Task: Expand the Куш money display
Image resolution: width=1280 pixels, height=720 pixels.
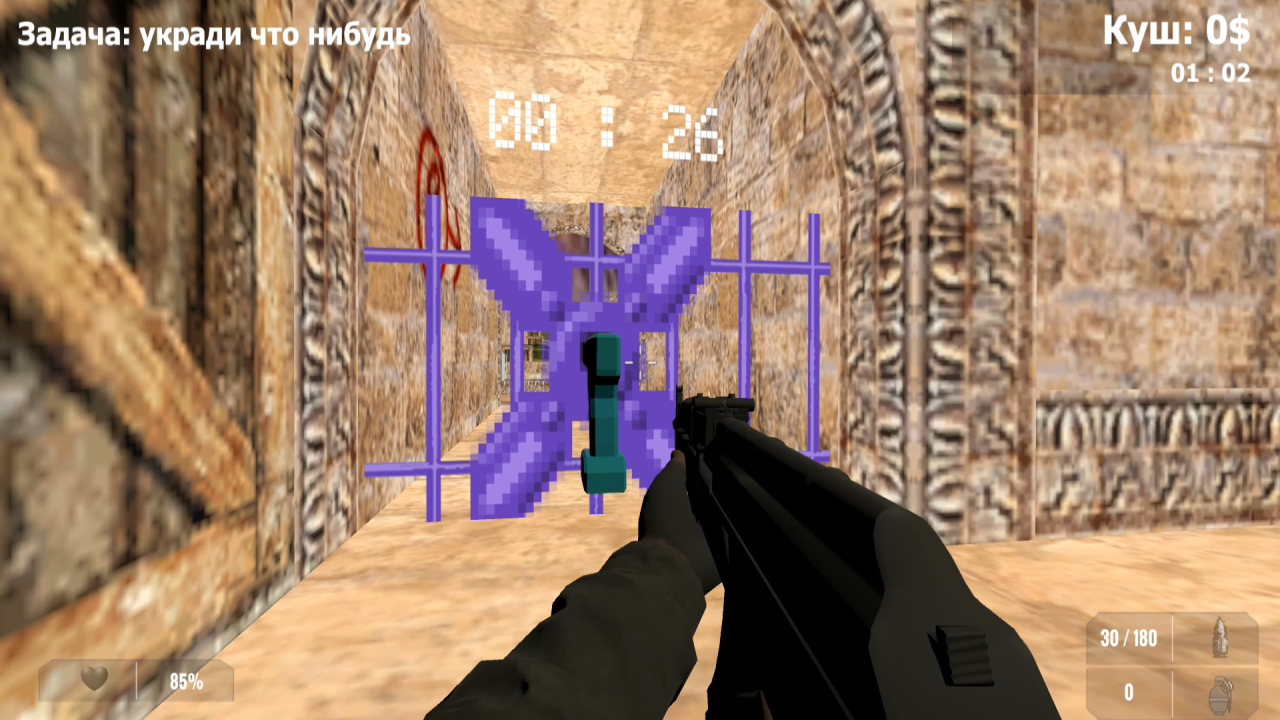Action: (1175, 31)
